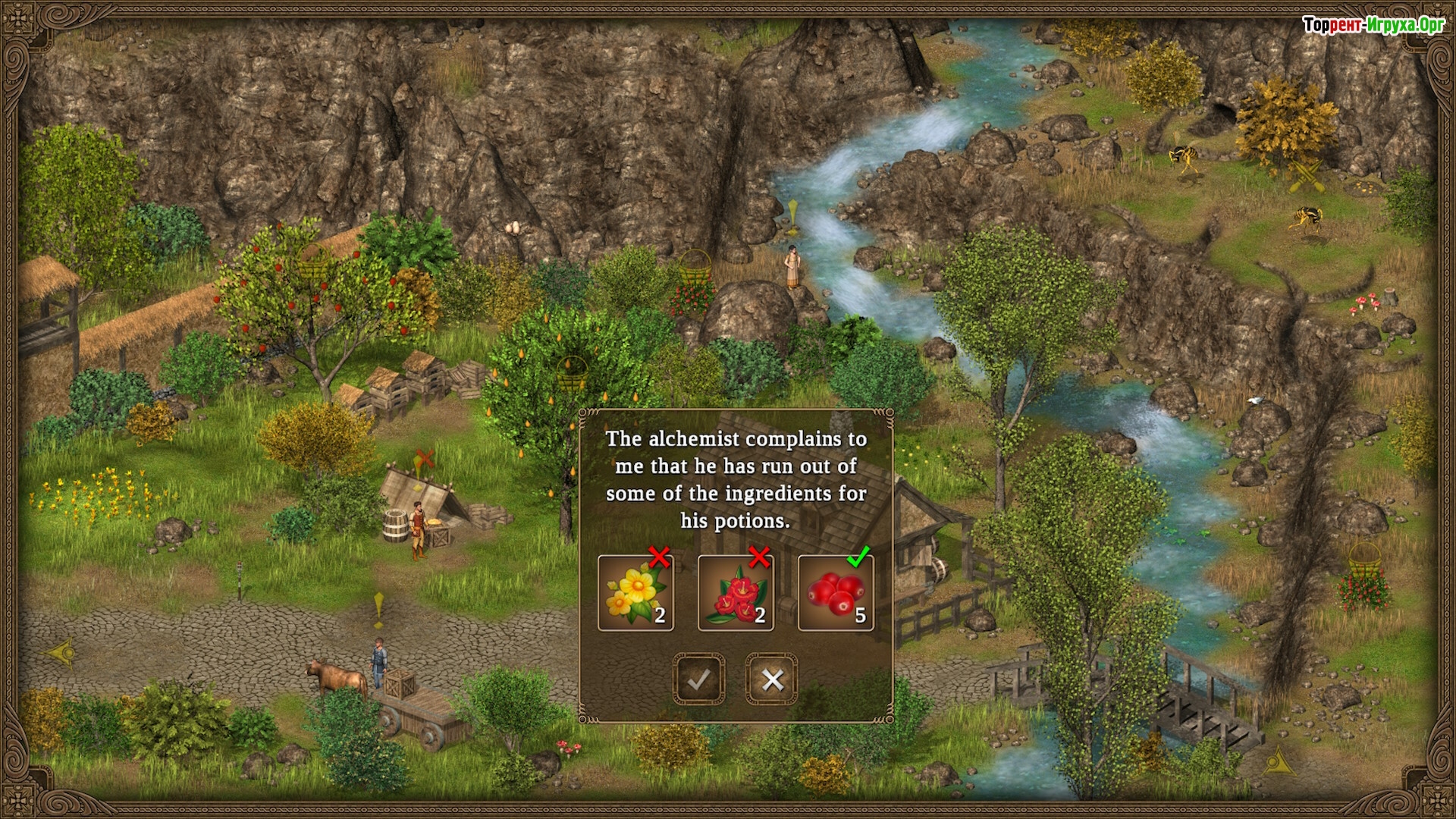Click the gathering basket icon on the apple tree
Image resolution: width=1456 pixels, height=819 pixels.
tap(315, 262)
